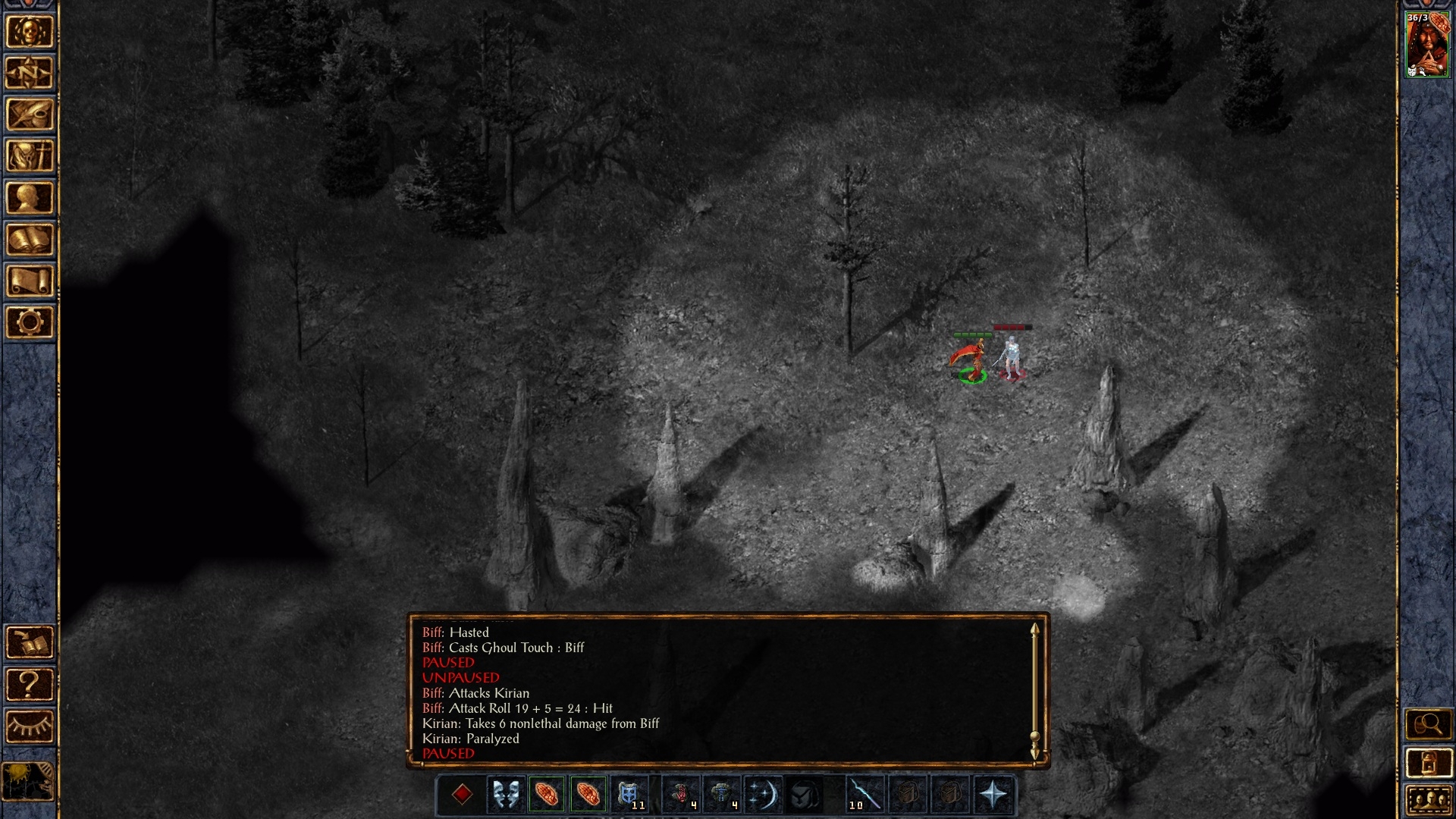Select the character portrait
The image size is (1456, 819).
[x=1426, y=45]
